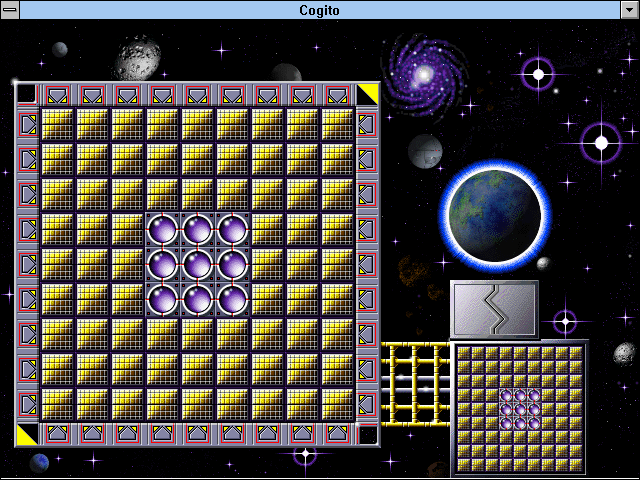640x480 pixels.
Task: Open the Cogito window control menu
Action: coord(10,10)
